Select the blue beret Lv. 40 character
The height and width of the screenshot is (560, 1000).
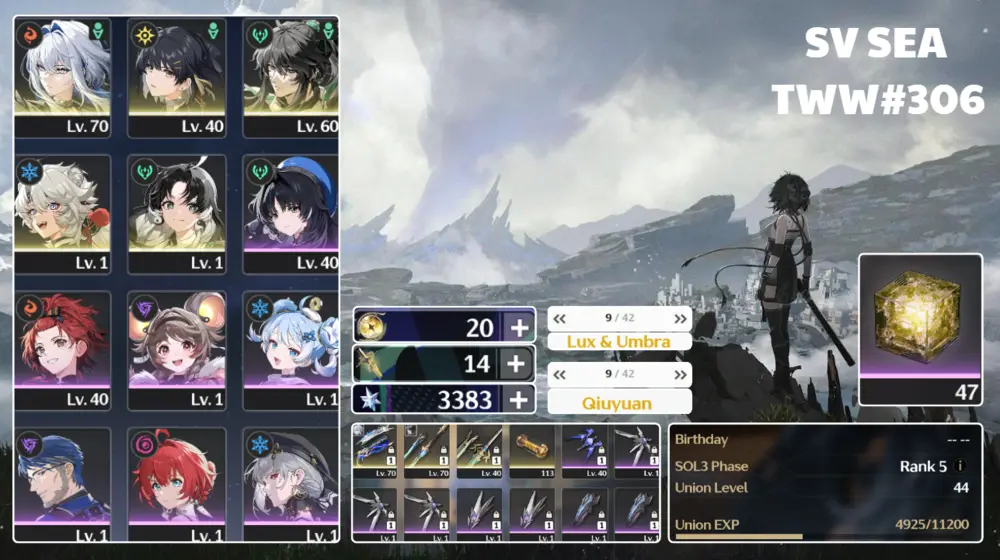(289, 212)
